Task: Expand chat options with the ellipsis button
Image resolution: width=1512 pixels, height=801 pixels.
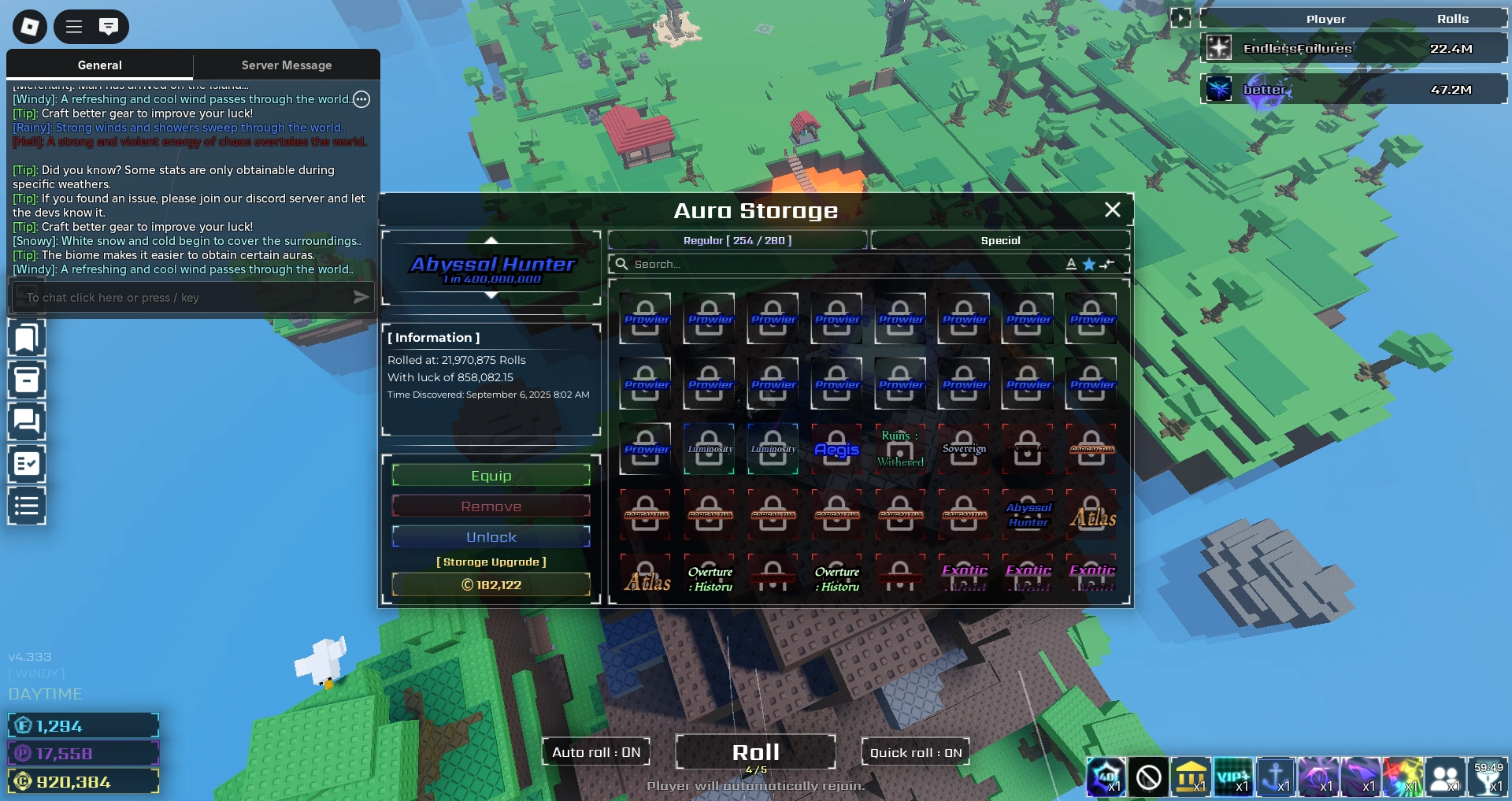Action: 361,99
